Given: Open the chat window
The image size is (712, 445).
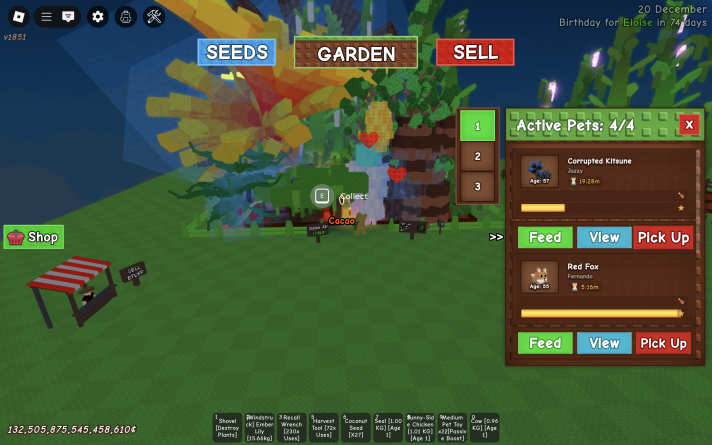Looking at the screenshot, I should click(x=68, y=16).
